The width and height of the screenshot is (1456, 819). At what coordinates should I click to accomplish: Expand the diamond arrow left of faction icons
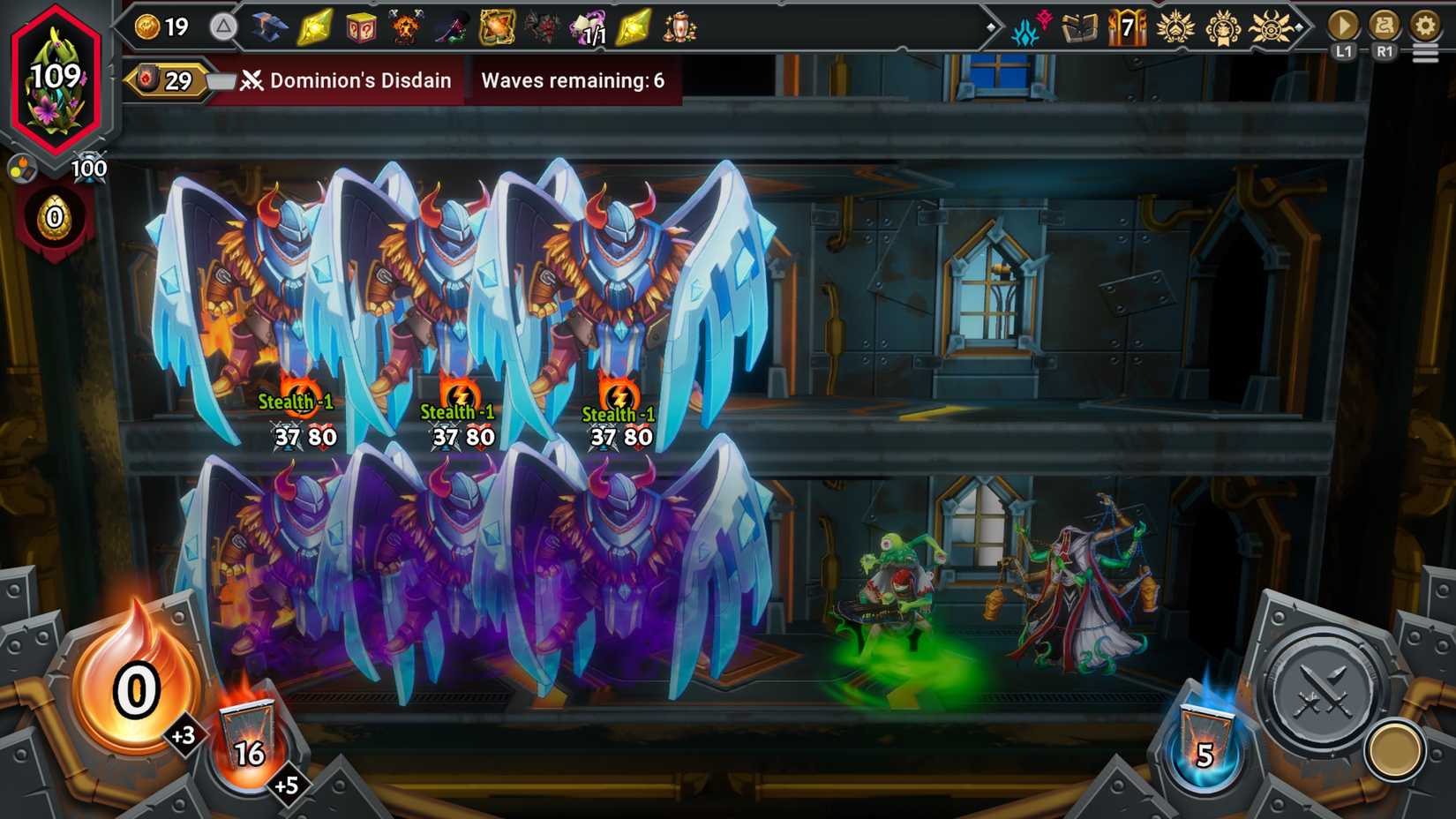[993, 26]
